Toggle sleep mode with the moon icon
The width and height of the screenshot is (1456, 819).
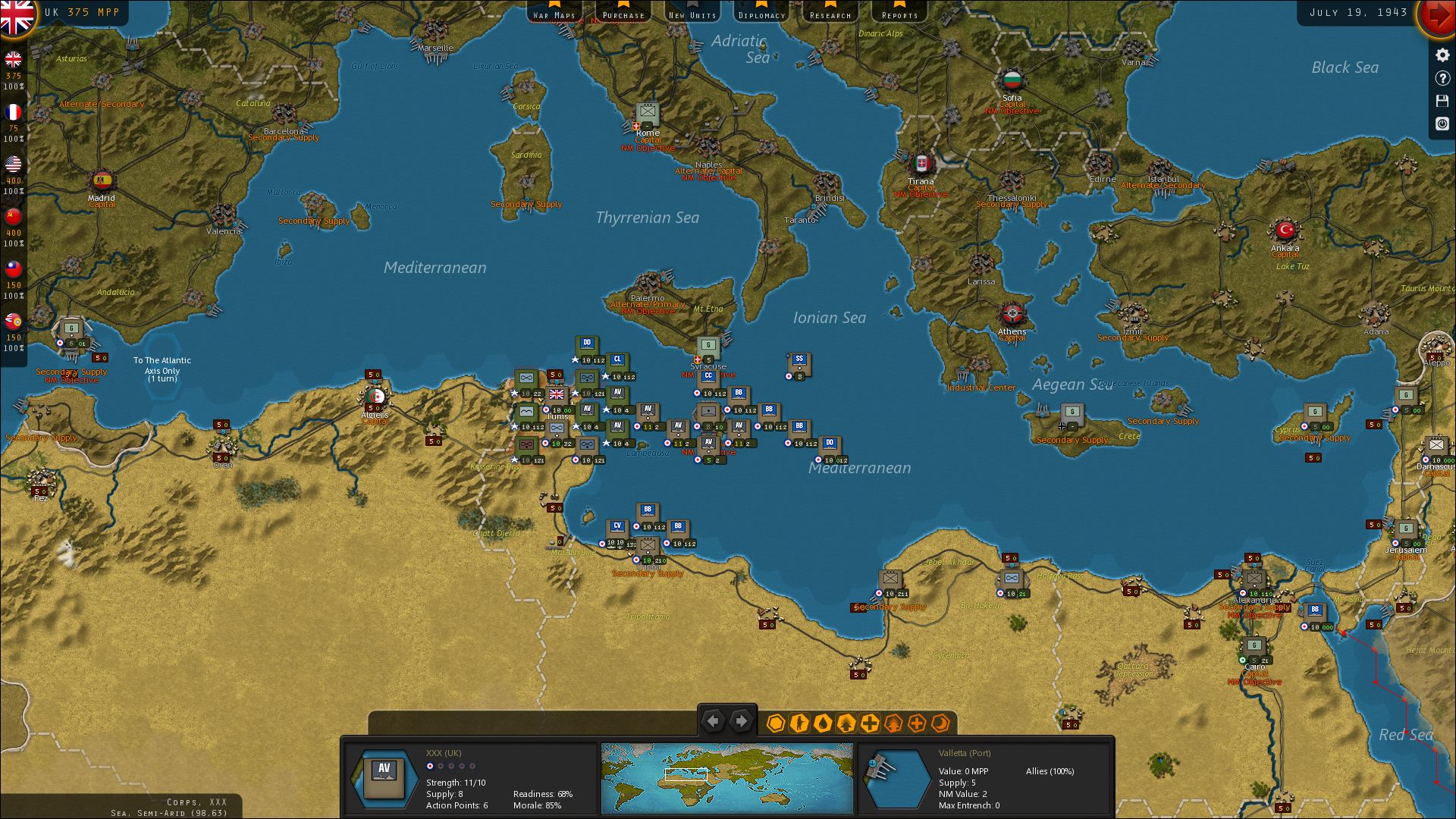(x=940, y=724)
